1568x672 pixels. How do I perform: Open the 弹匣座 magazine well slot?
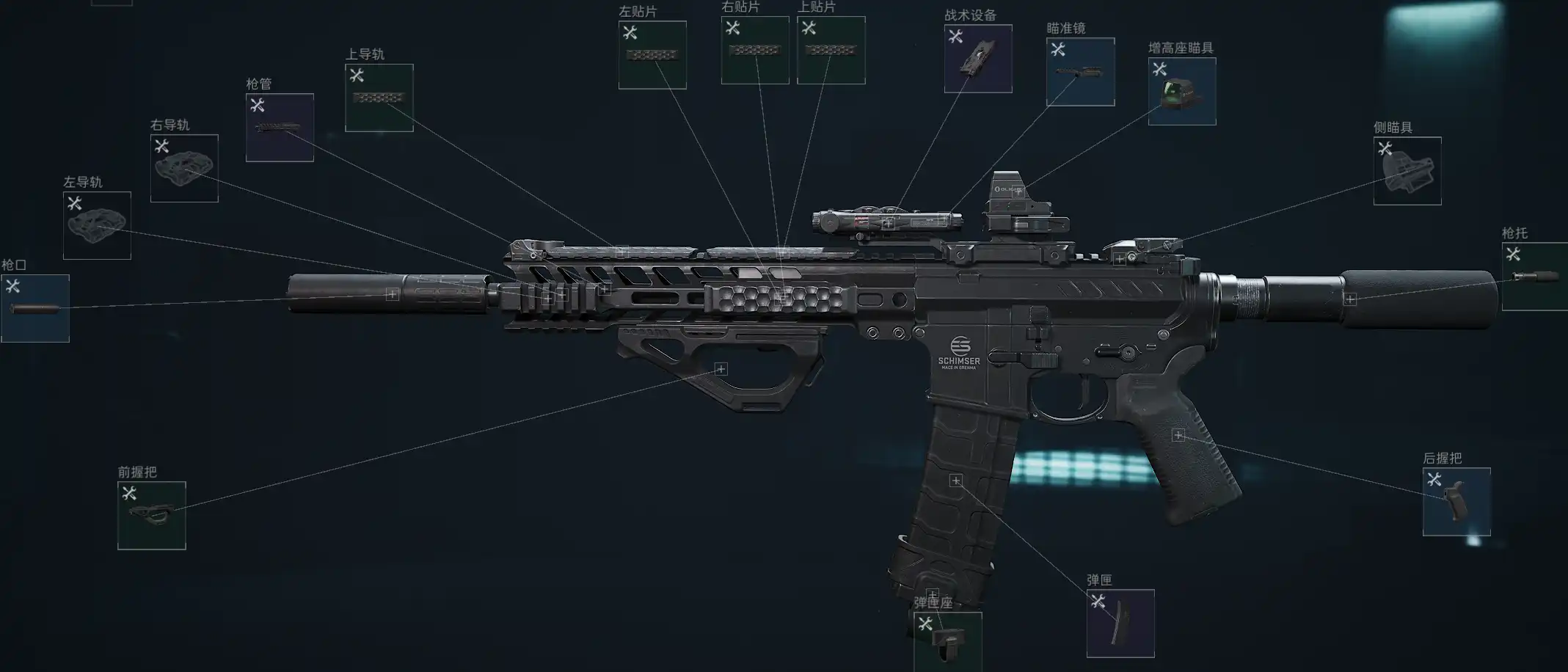click(947, 640)
